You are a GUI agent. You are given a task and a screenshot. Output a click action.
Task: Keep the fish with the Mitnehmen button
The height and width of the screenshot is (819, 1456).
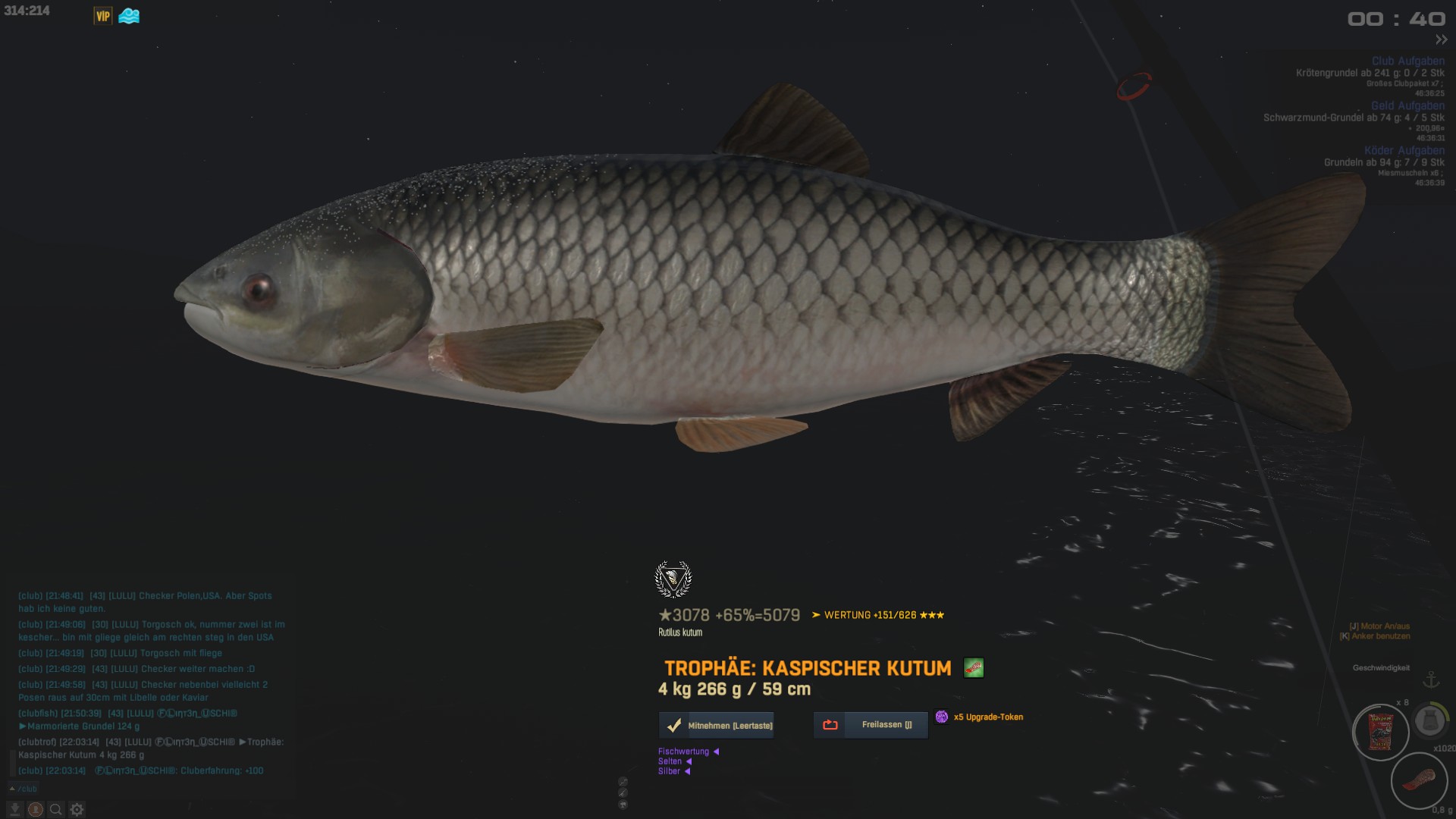[x=717, y=726]
